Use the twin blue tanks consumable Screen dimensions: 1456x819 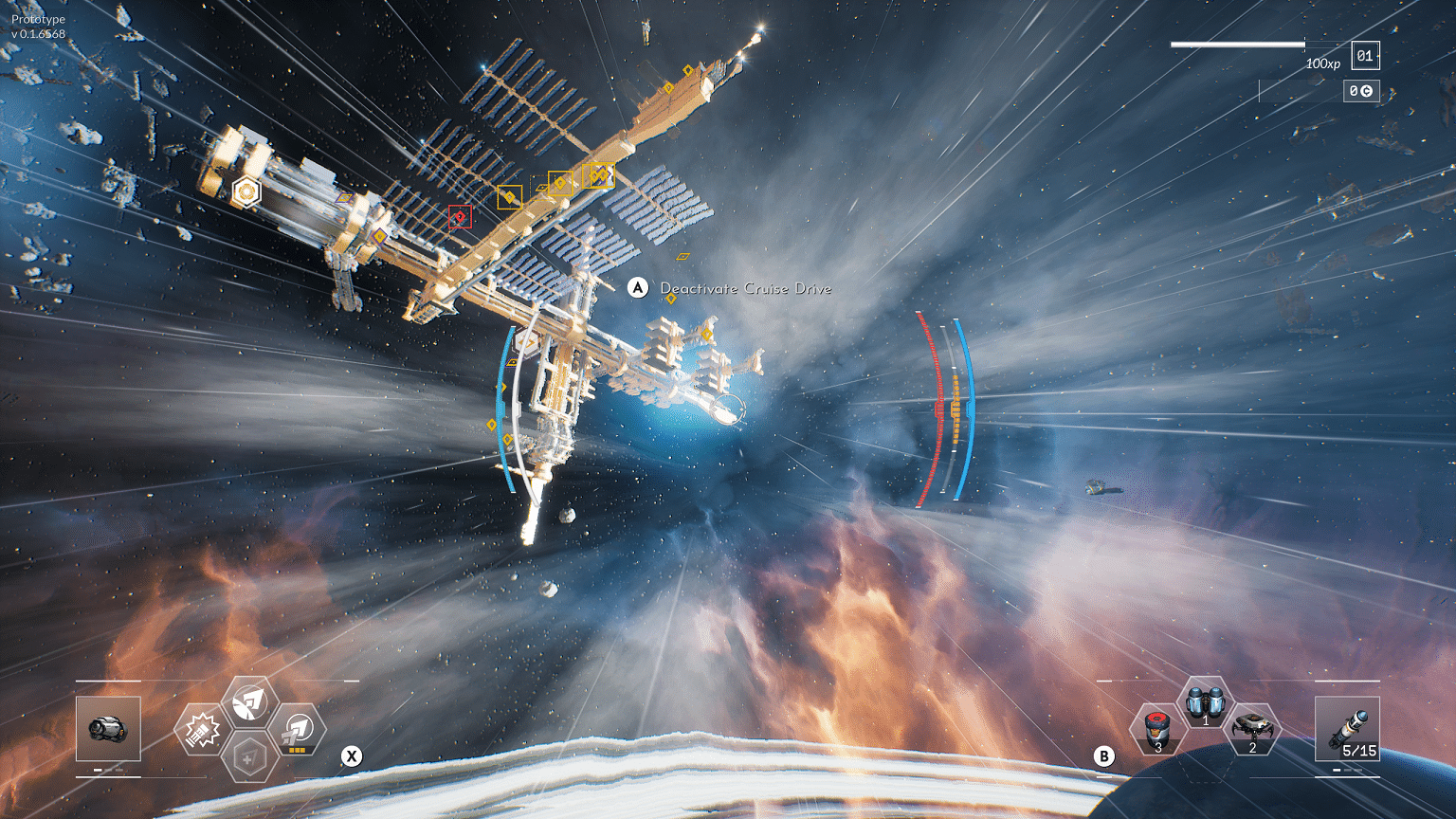1205,704
